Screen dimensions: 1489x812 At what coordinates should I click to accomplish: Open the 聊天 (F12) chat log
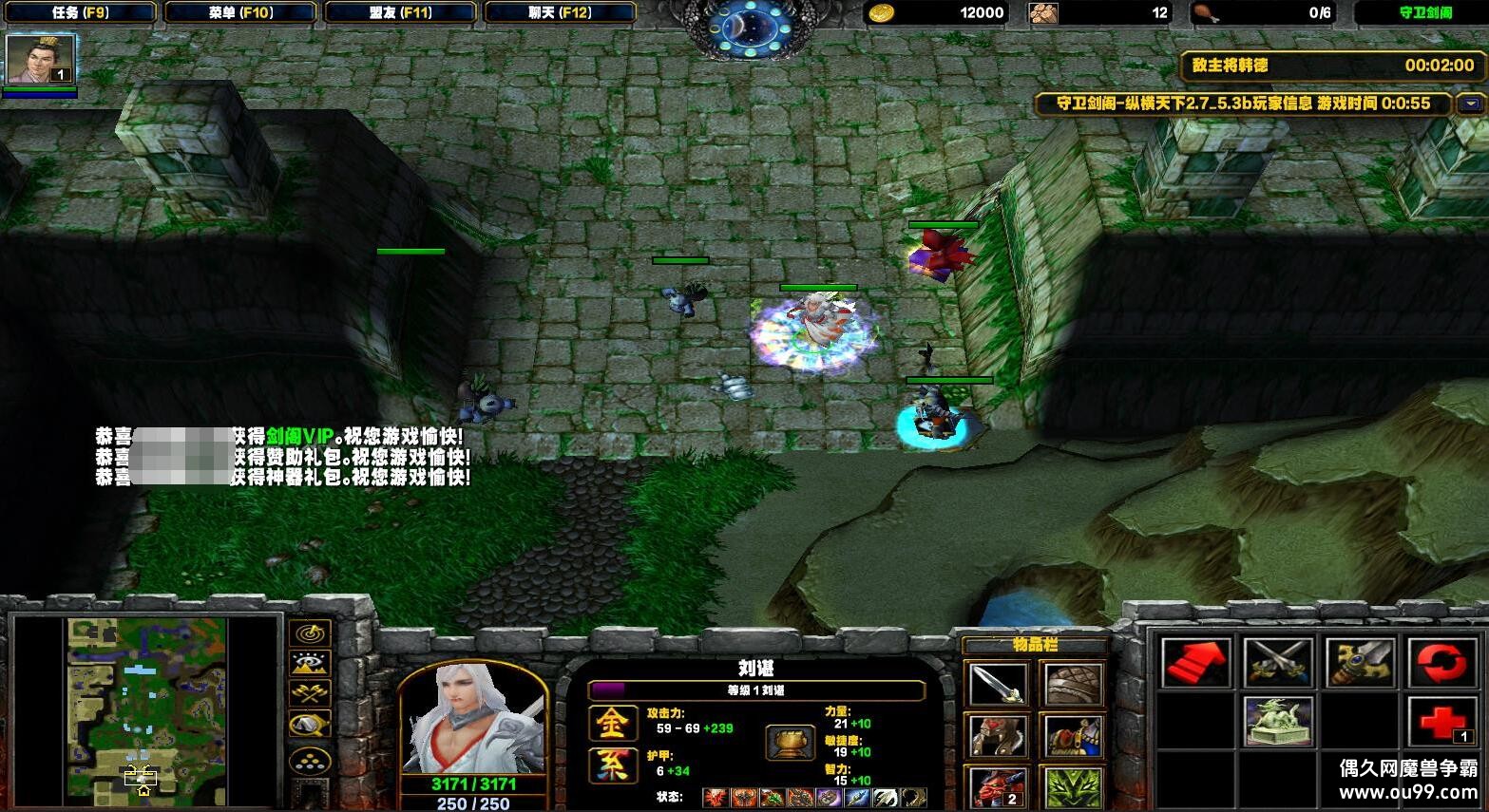[x=560, y=13]
